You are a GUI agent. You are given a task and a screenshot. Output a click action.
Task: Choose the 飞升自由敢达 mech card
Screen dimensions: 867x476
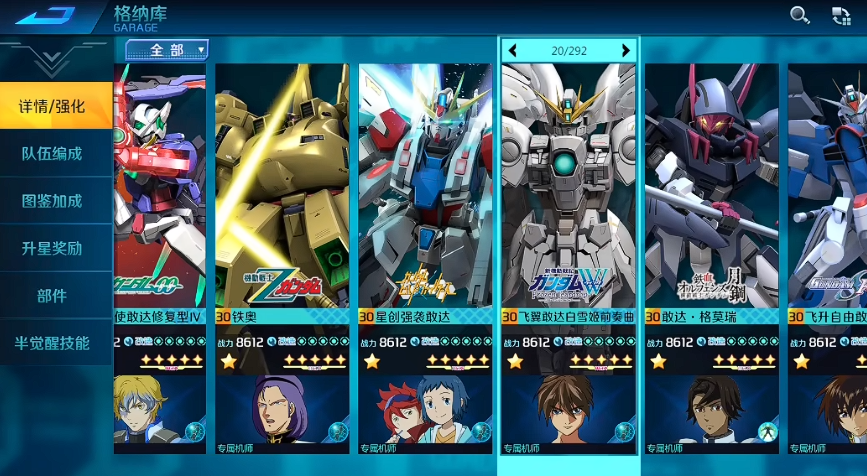coord(828,200)
